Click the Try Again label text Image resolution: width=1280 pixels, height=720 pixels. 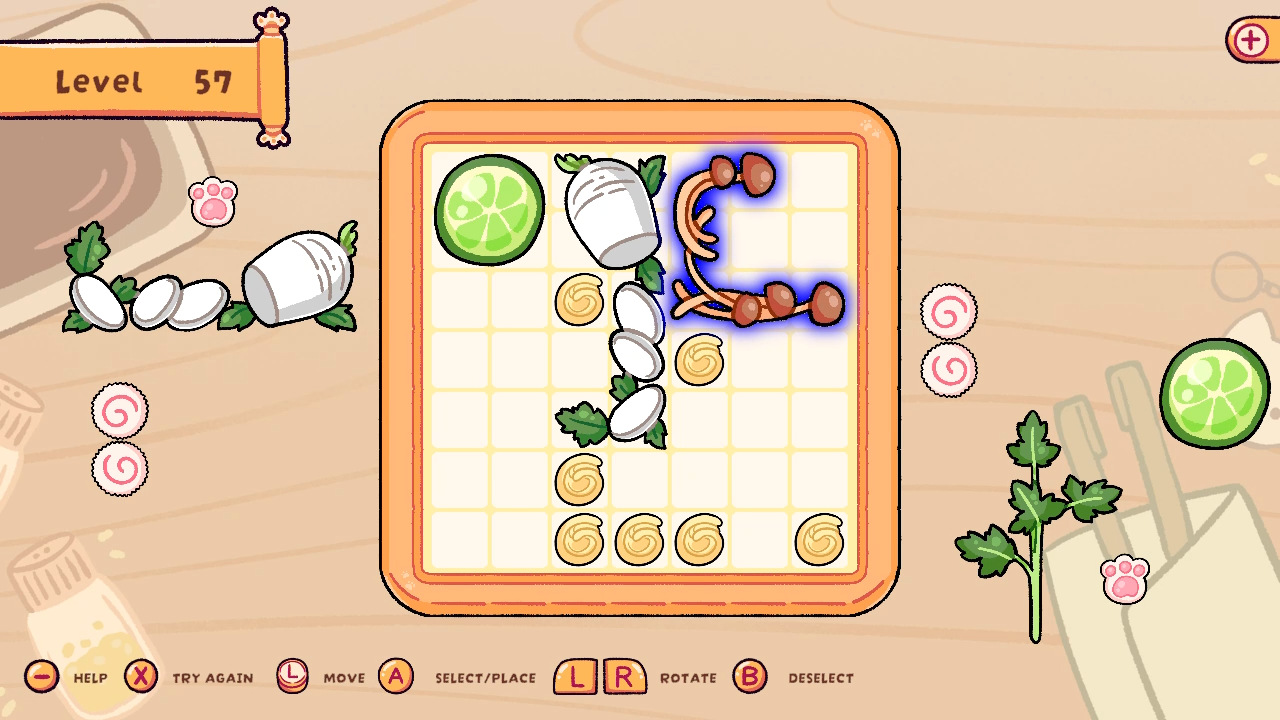(x=212, y=677)
